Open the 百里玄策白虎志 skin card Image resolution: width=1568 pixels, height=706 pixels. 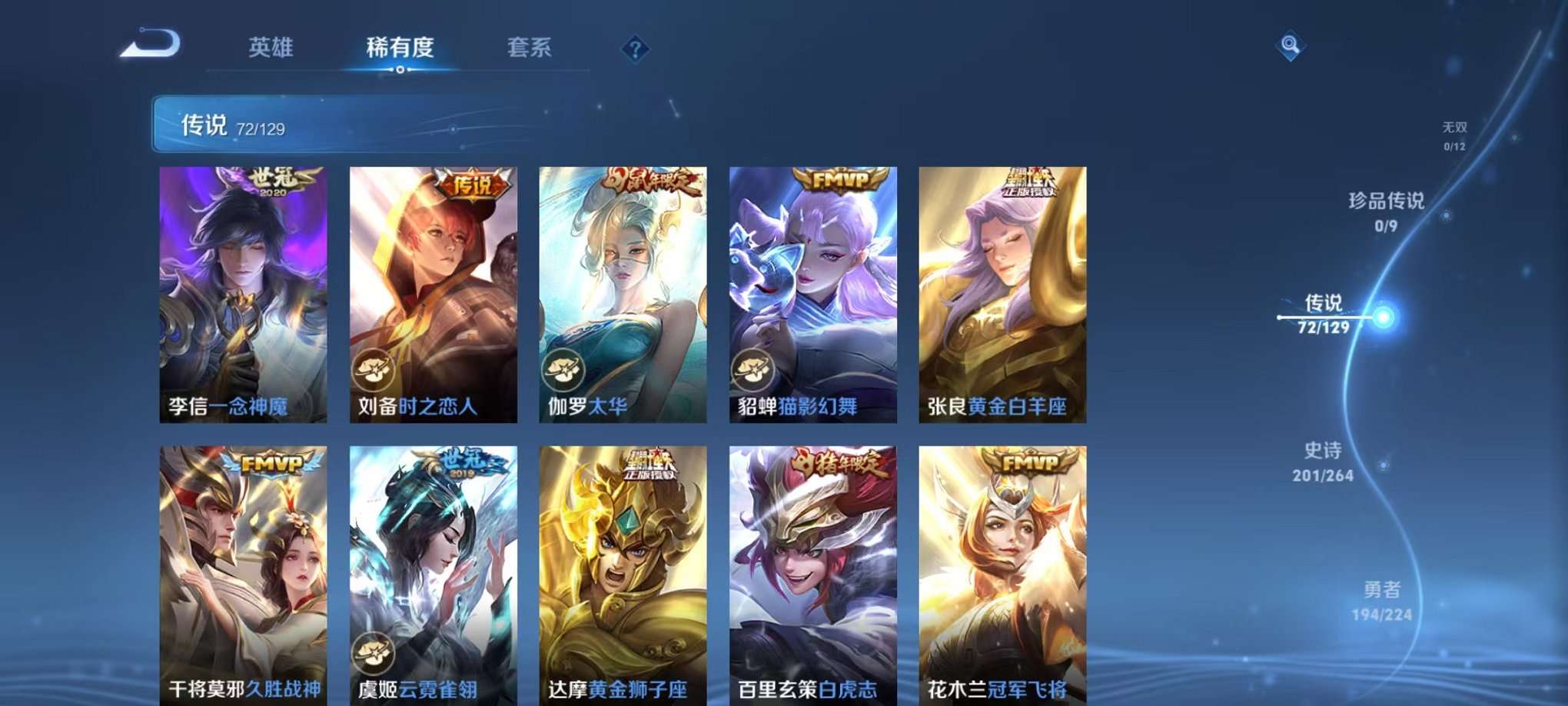[x=811, y=569]
